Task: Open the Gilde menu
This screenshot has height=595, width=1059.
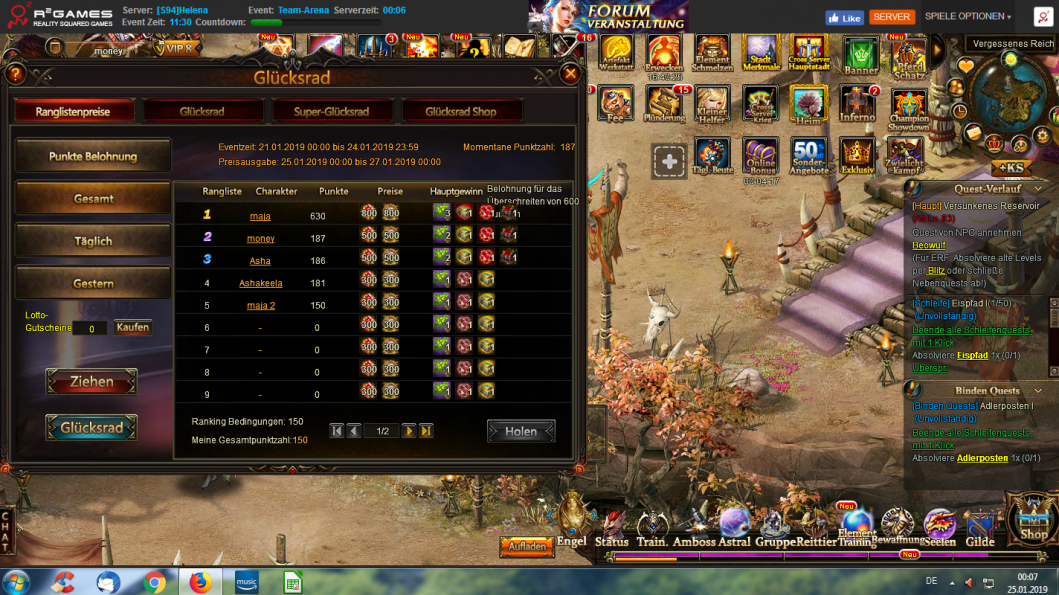Action: 980,527
